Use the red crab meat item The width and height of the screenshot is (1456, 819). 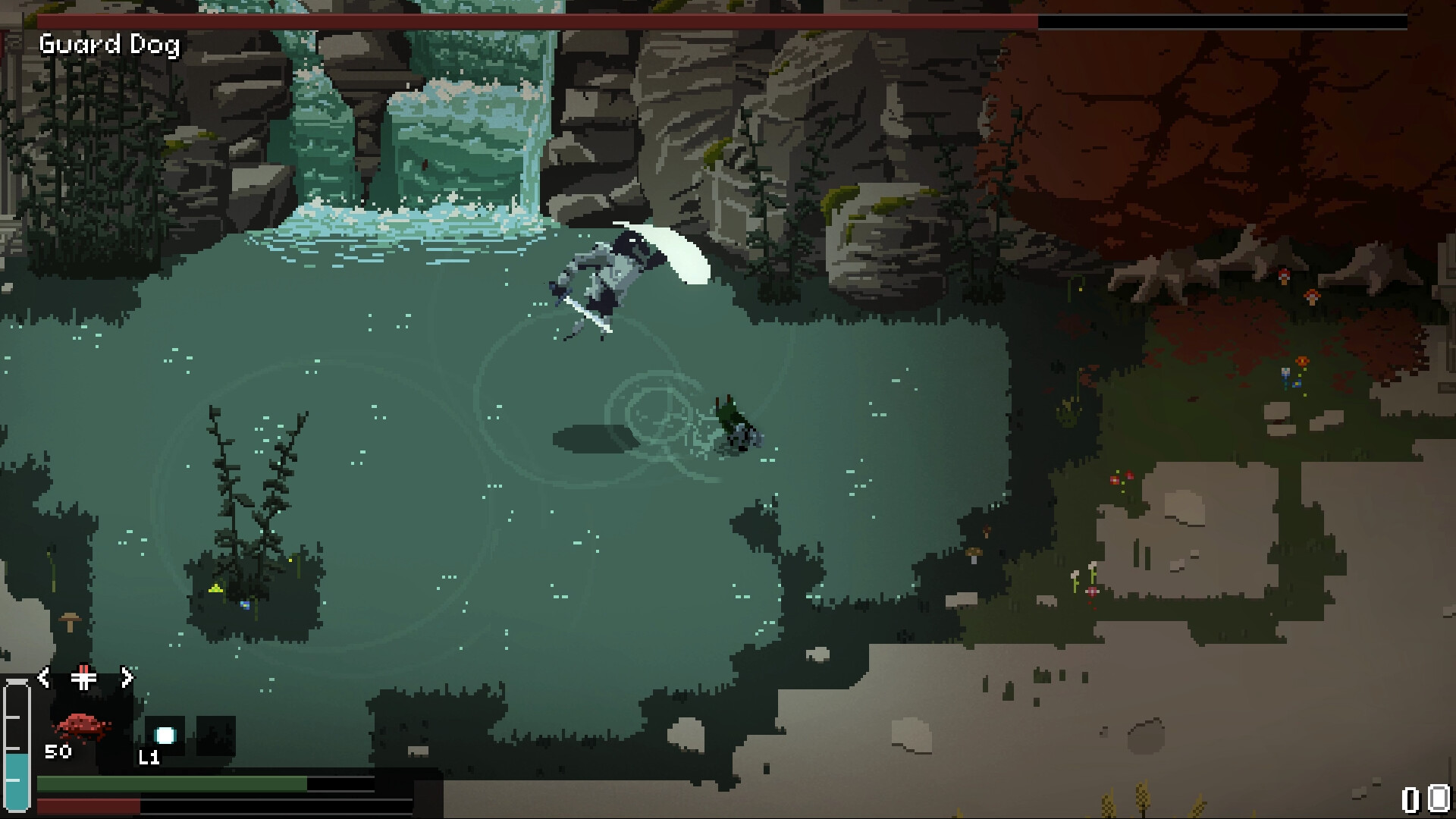(x=84, y=726)
